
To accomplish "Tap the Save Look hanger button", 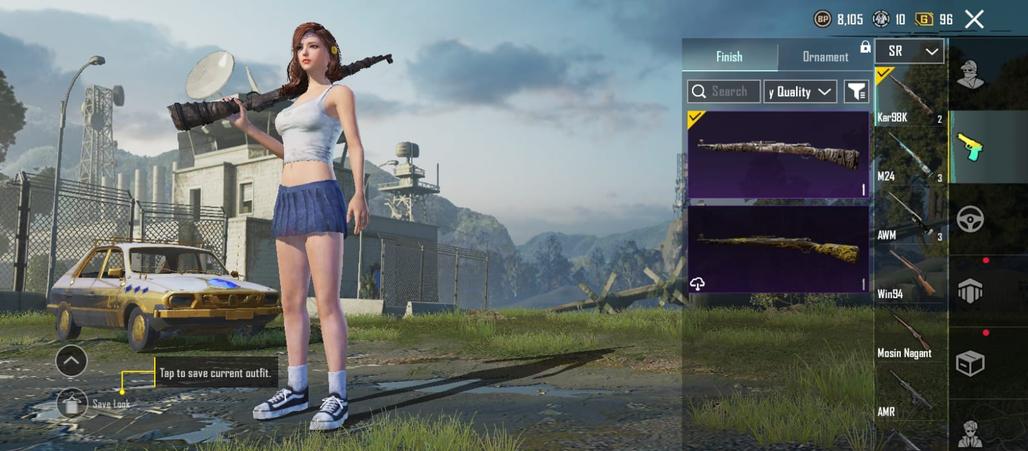I will (x=72, y=403).
